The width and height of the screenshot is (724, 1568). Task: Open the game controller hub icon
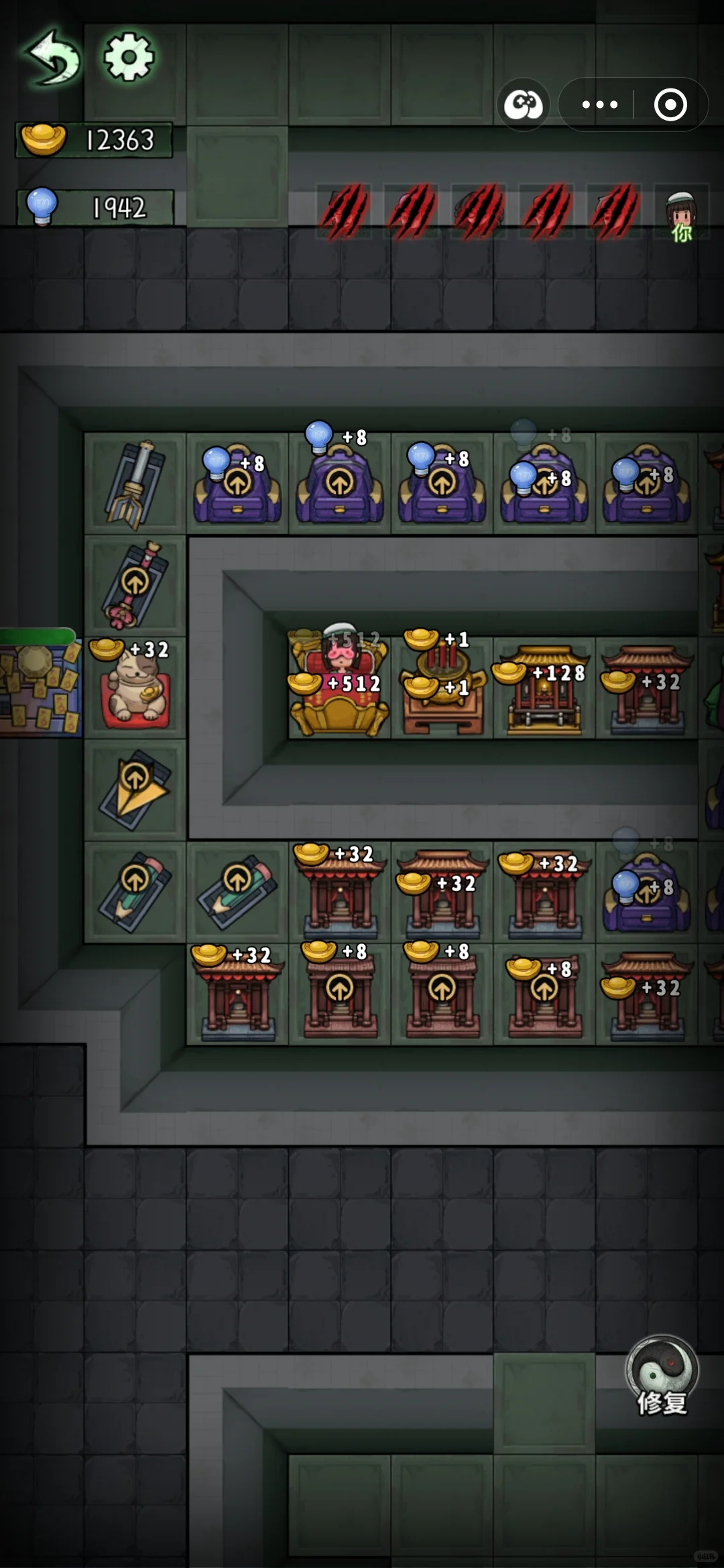523,105
